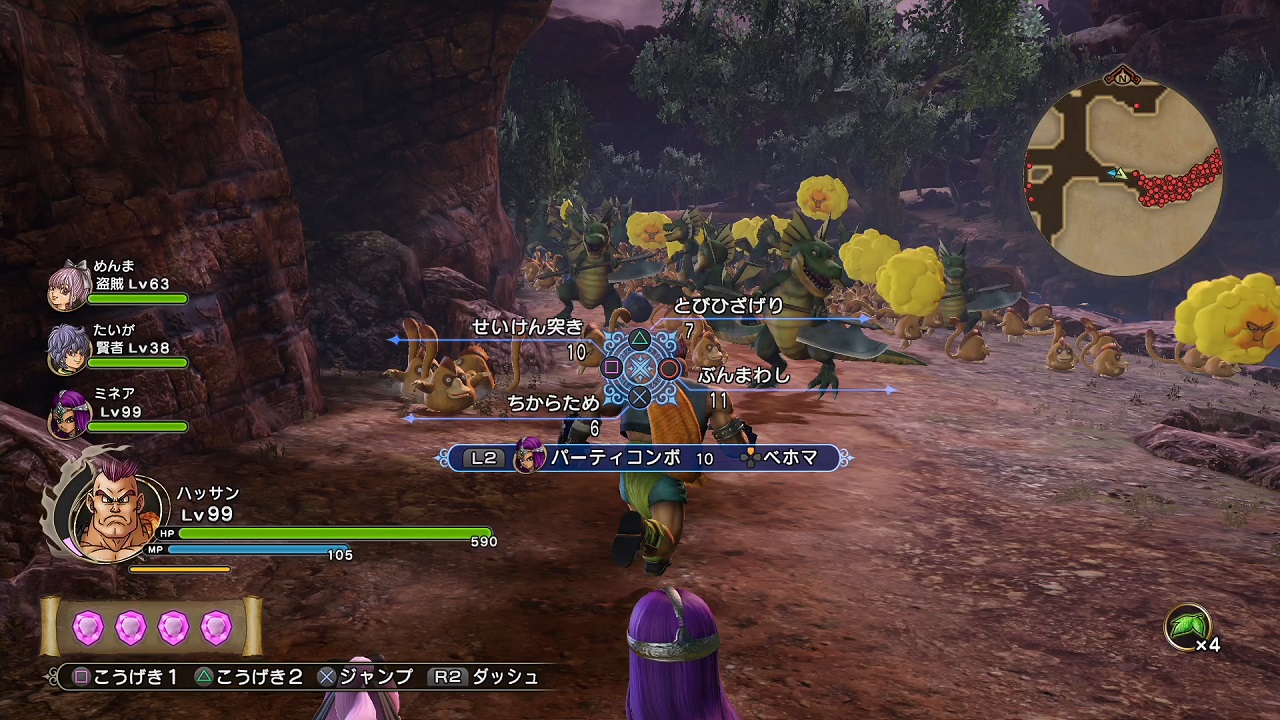Image resolution: width=1280 pixels, height=720 pixels.
Task: Select ミネア's party portrait
Action: pyautogui.click(x=68, y=413)
